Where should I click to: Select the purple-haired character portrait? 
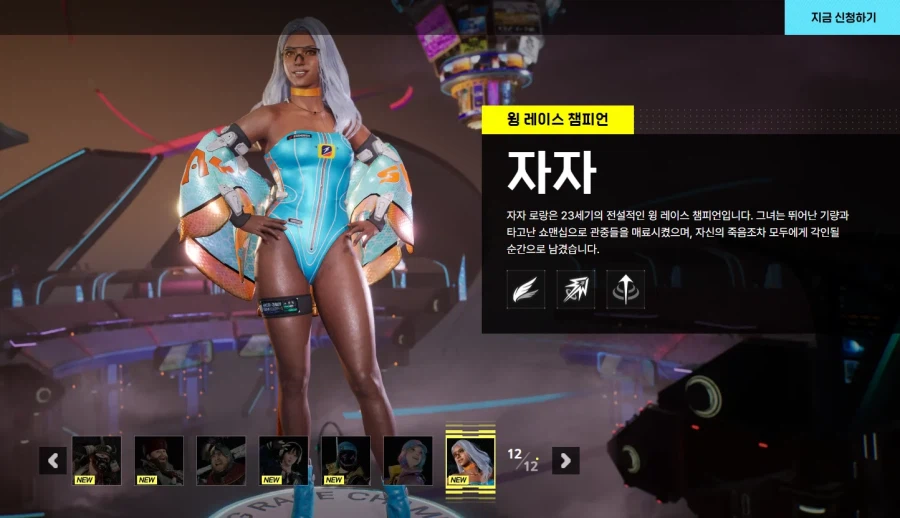coord(408,460)
